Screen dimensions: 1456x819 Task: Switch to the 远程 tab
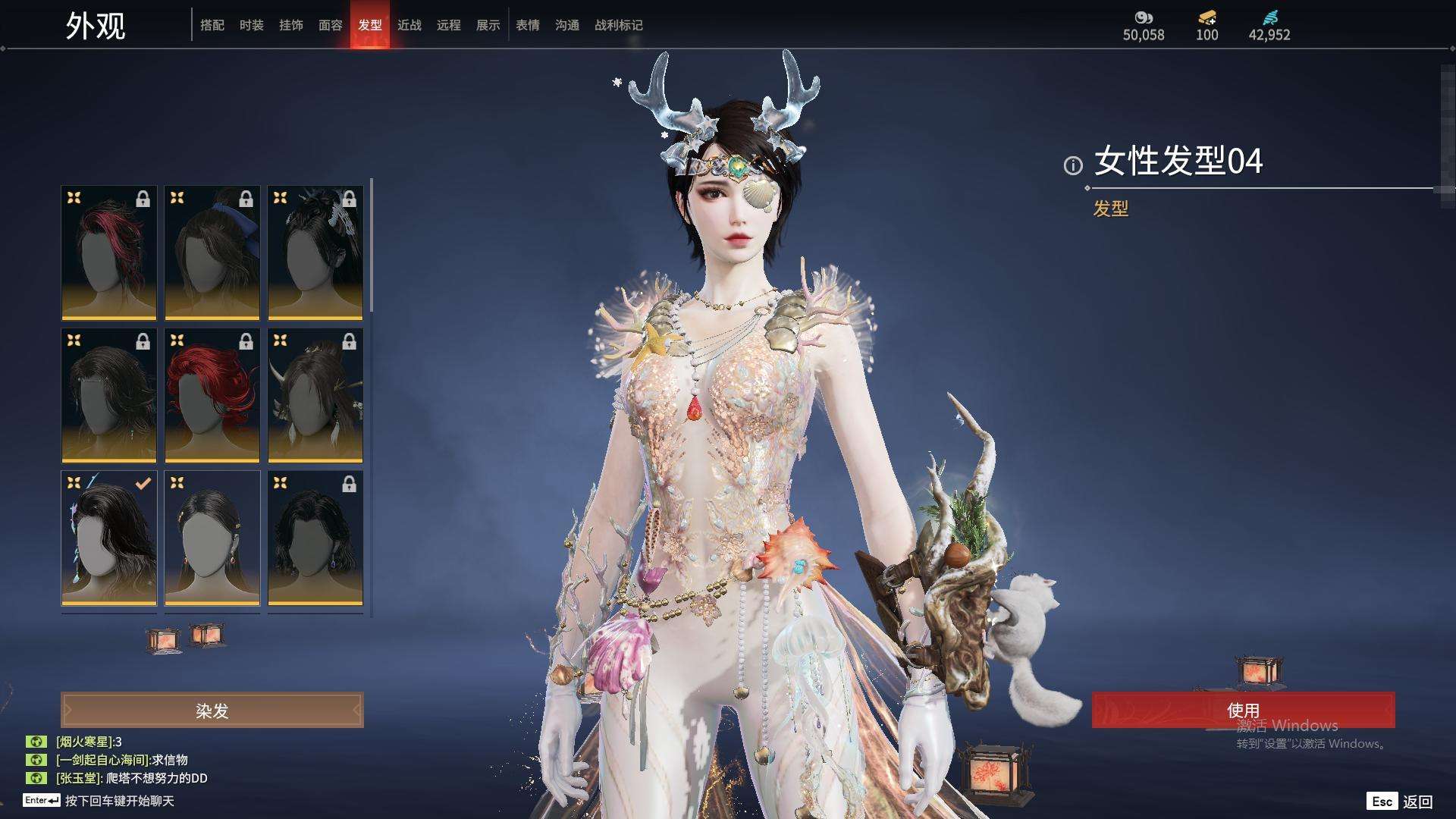449,25
